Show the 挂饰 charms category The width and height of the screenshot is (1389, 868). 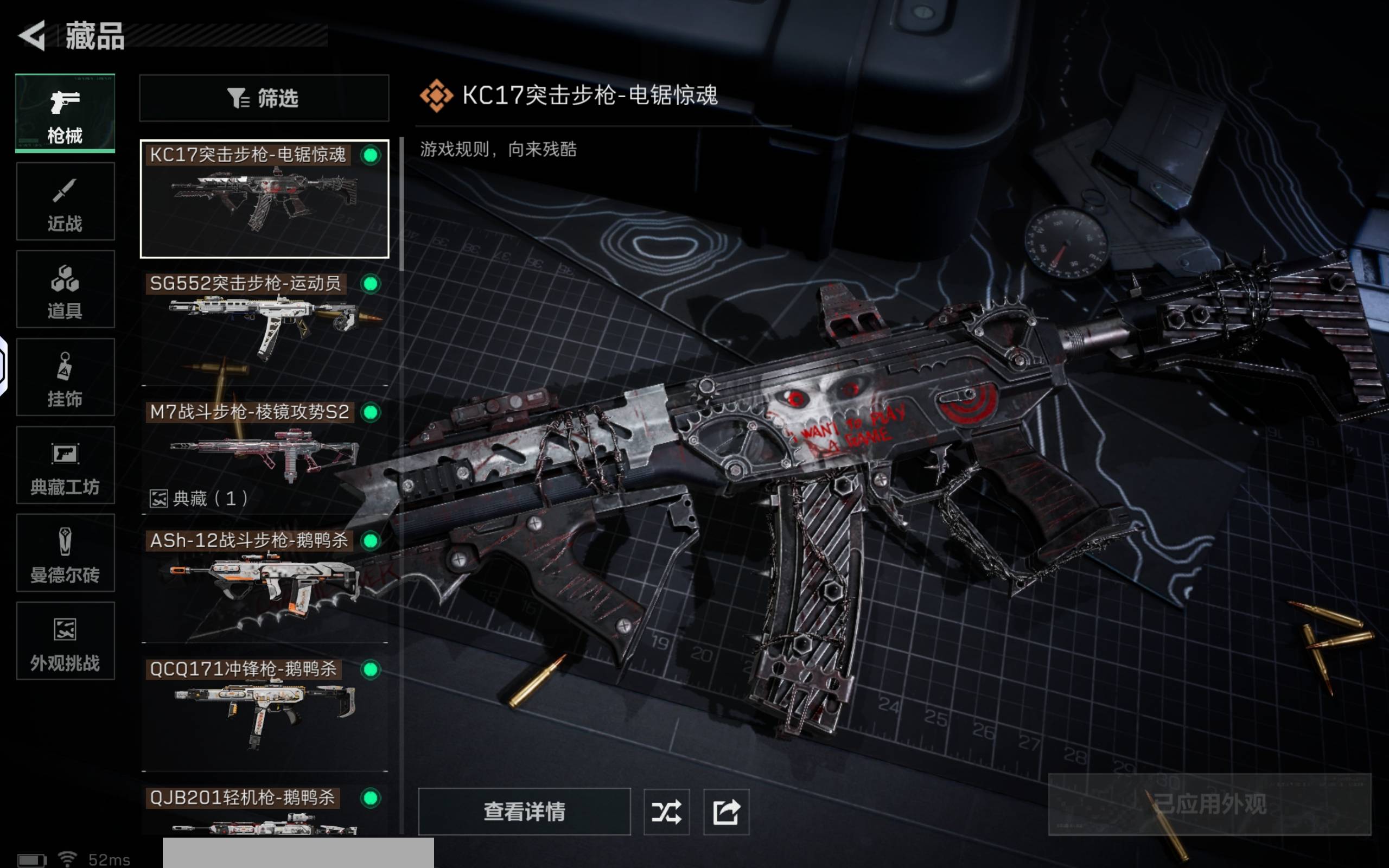(x=65, y=377)
